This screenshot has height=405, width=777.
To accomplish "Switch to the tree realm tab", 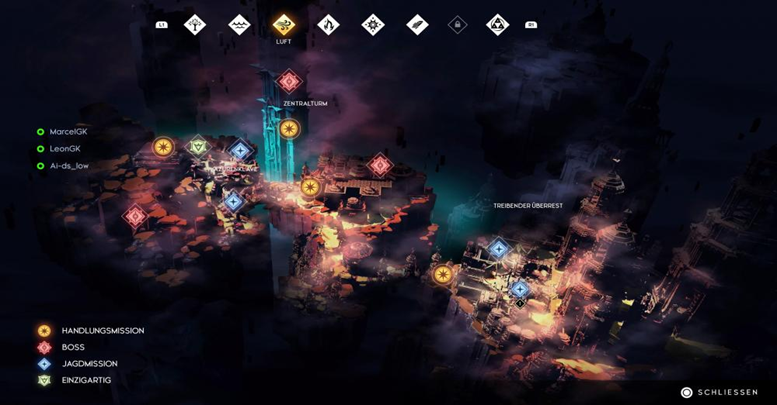I will [195, 24].
